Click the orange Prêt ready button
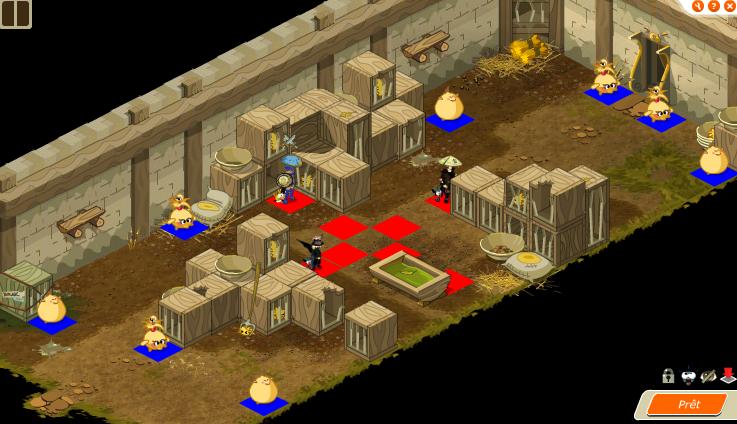The height and width of the screenshot is (424, 737). point(688,404)
